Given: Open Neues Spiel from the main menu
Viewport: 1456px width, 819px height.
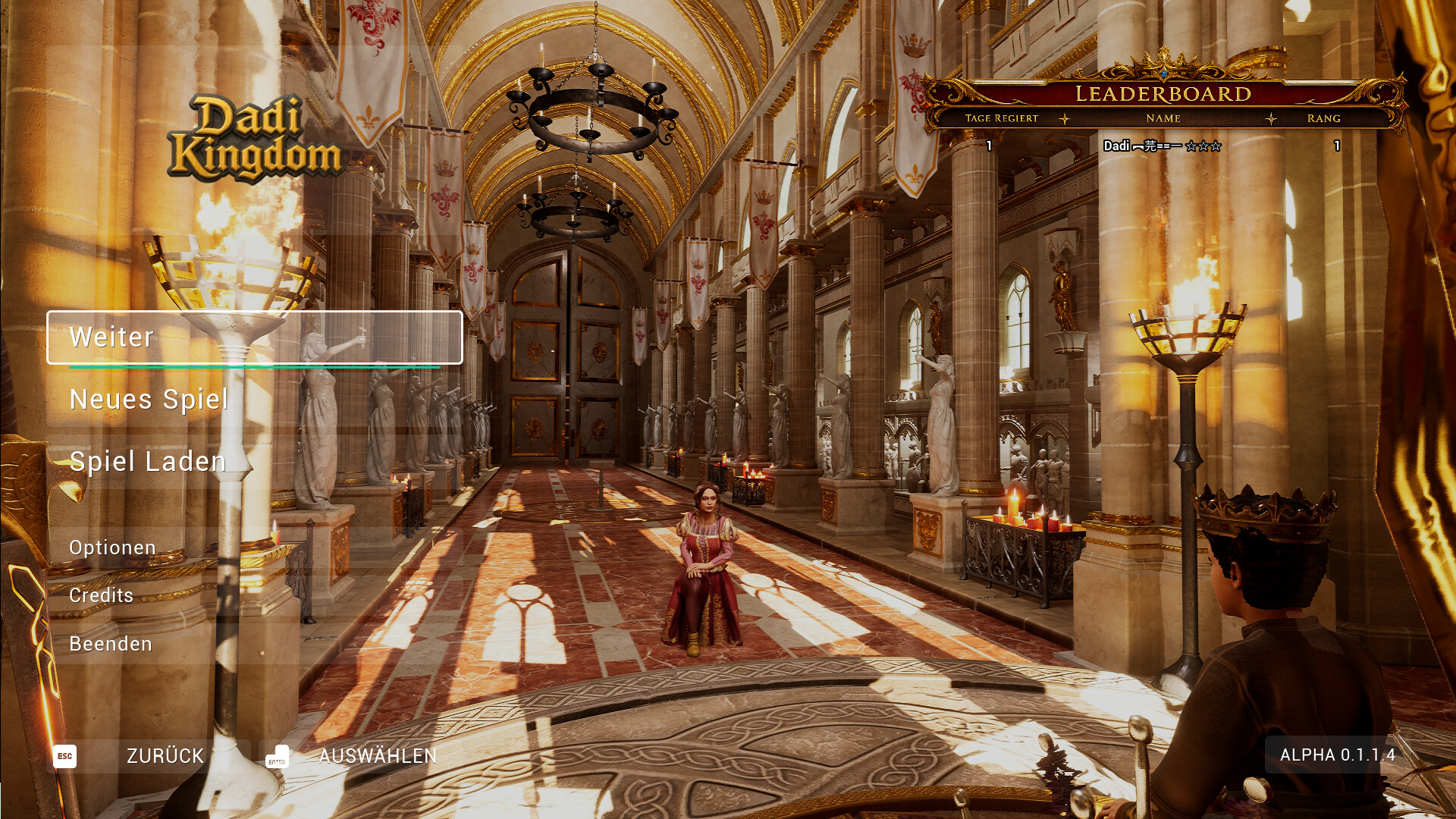Looking at the screenshot, I should tap(149, 399).
